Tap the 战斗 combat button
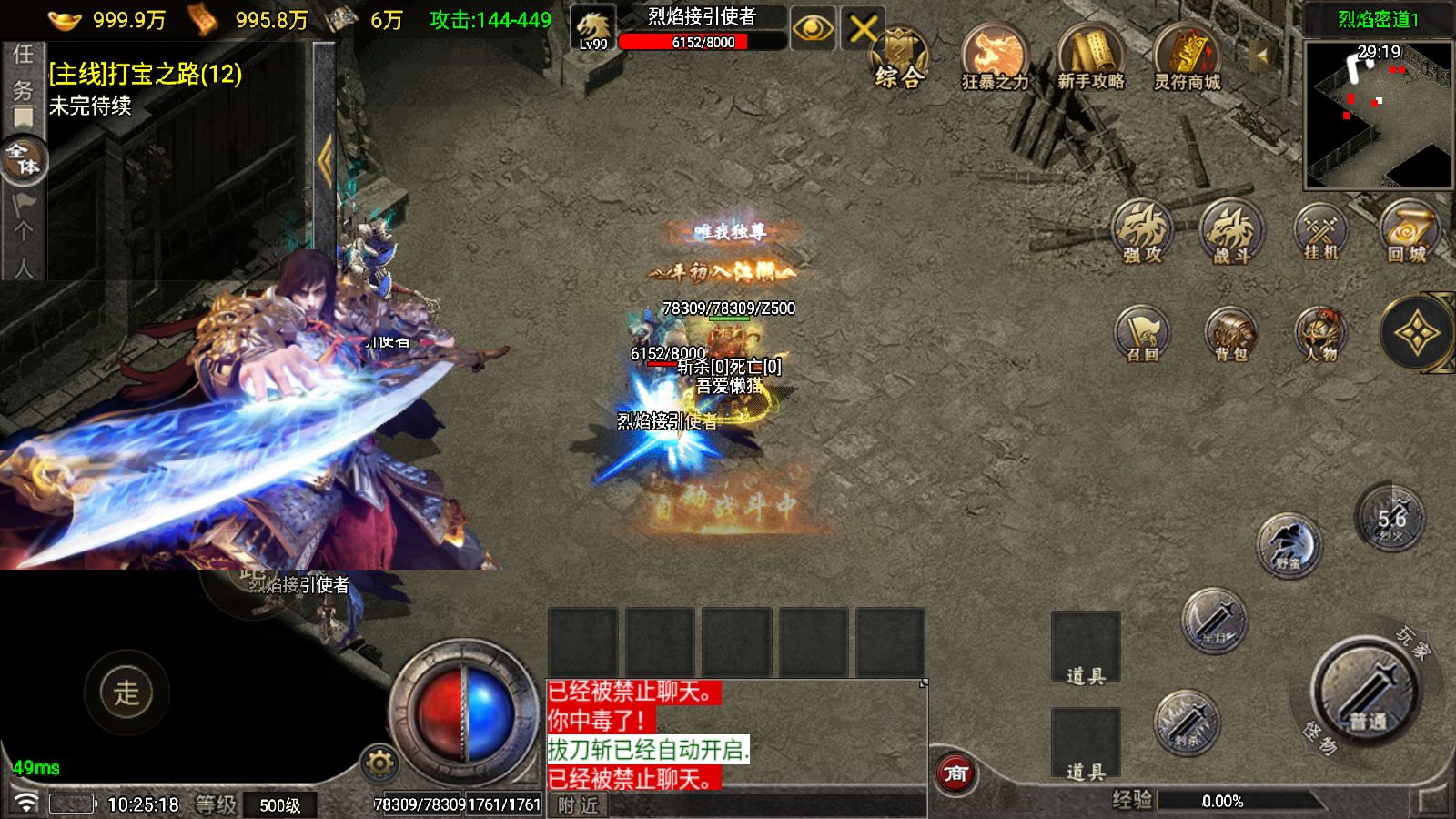 [x=1231, y=232]
